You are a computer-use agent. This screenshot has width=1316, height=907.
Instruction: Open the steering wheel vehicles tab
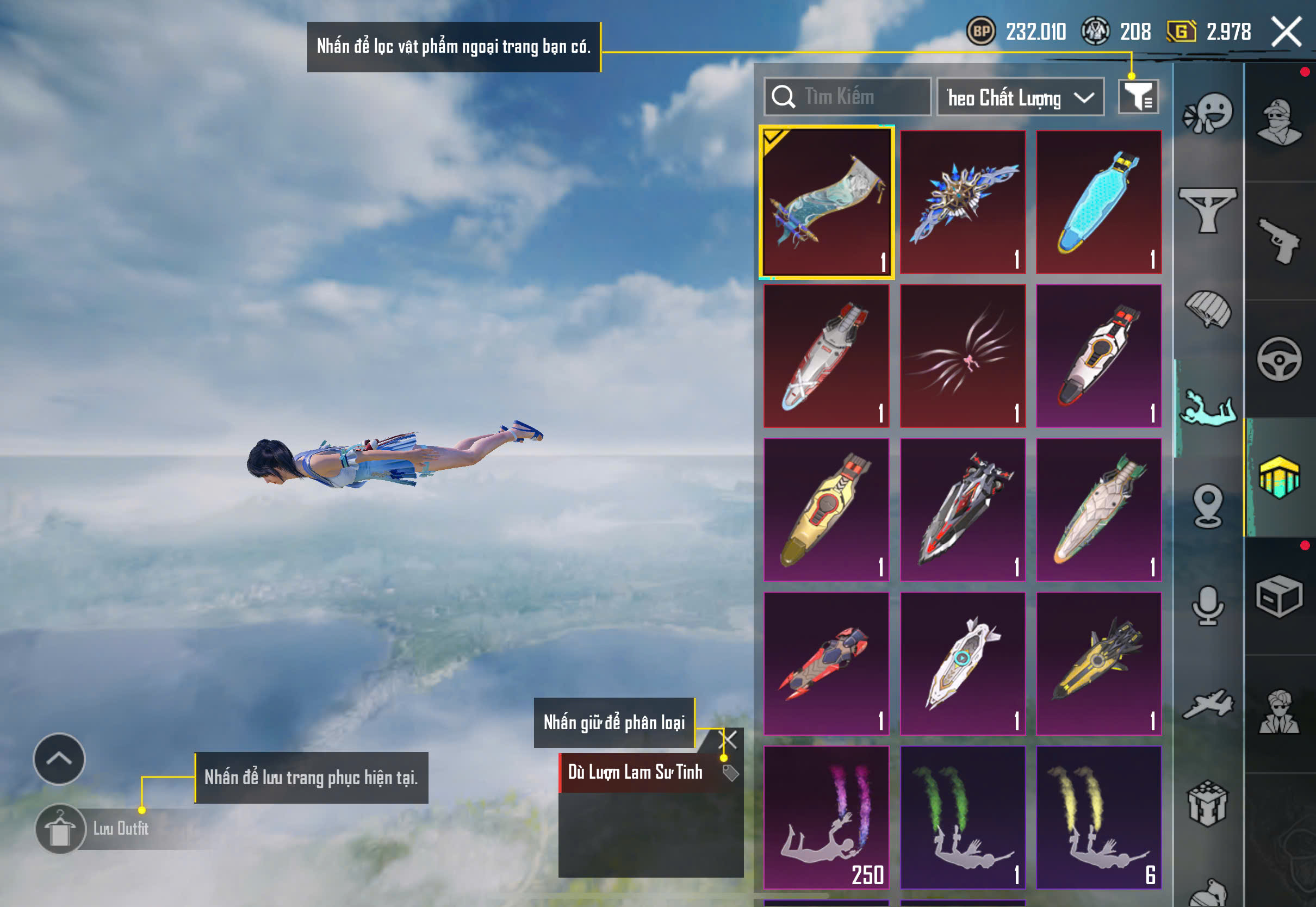point(1280,359)
